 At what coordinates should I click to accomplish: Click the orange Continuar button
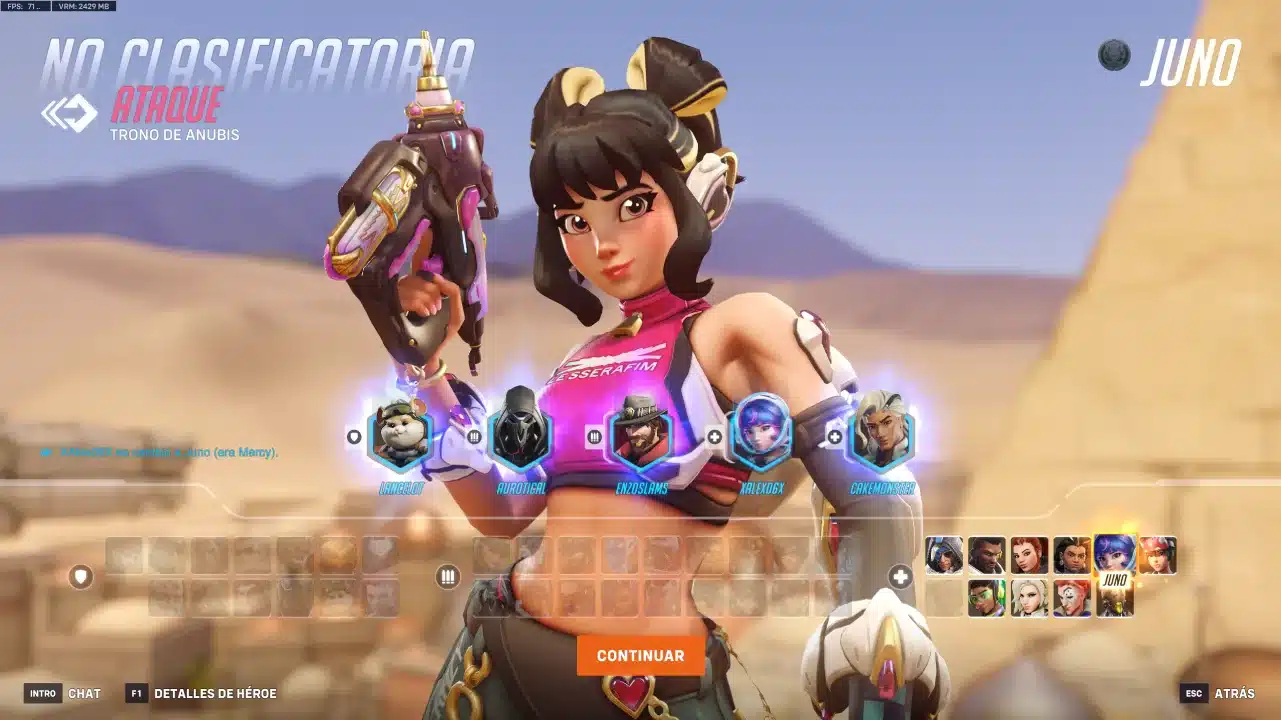[640, 656]
